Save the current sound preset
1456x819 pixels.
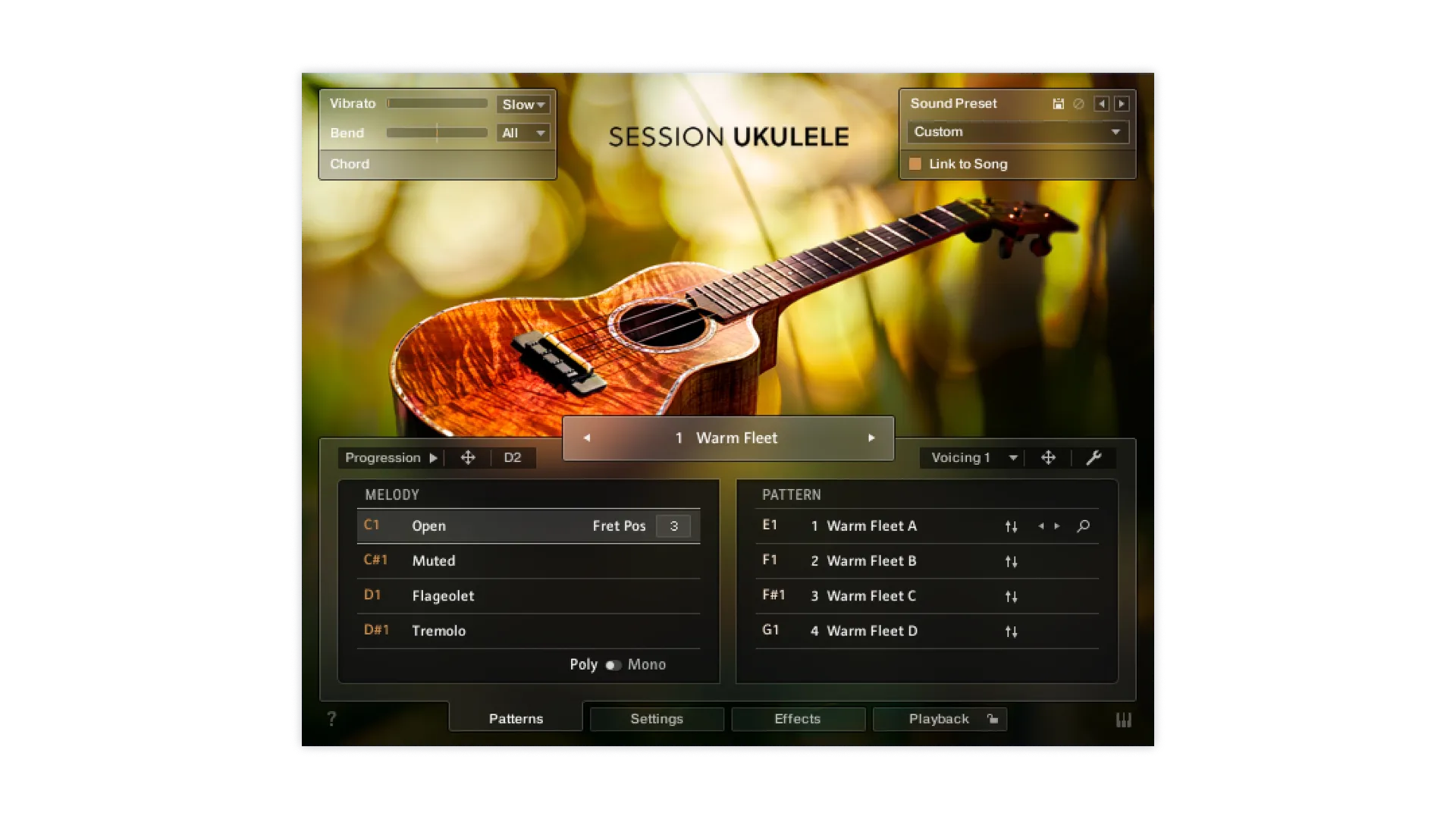pyautogui.click(x=1059, y=104)
